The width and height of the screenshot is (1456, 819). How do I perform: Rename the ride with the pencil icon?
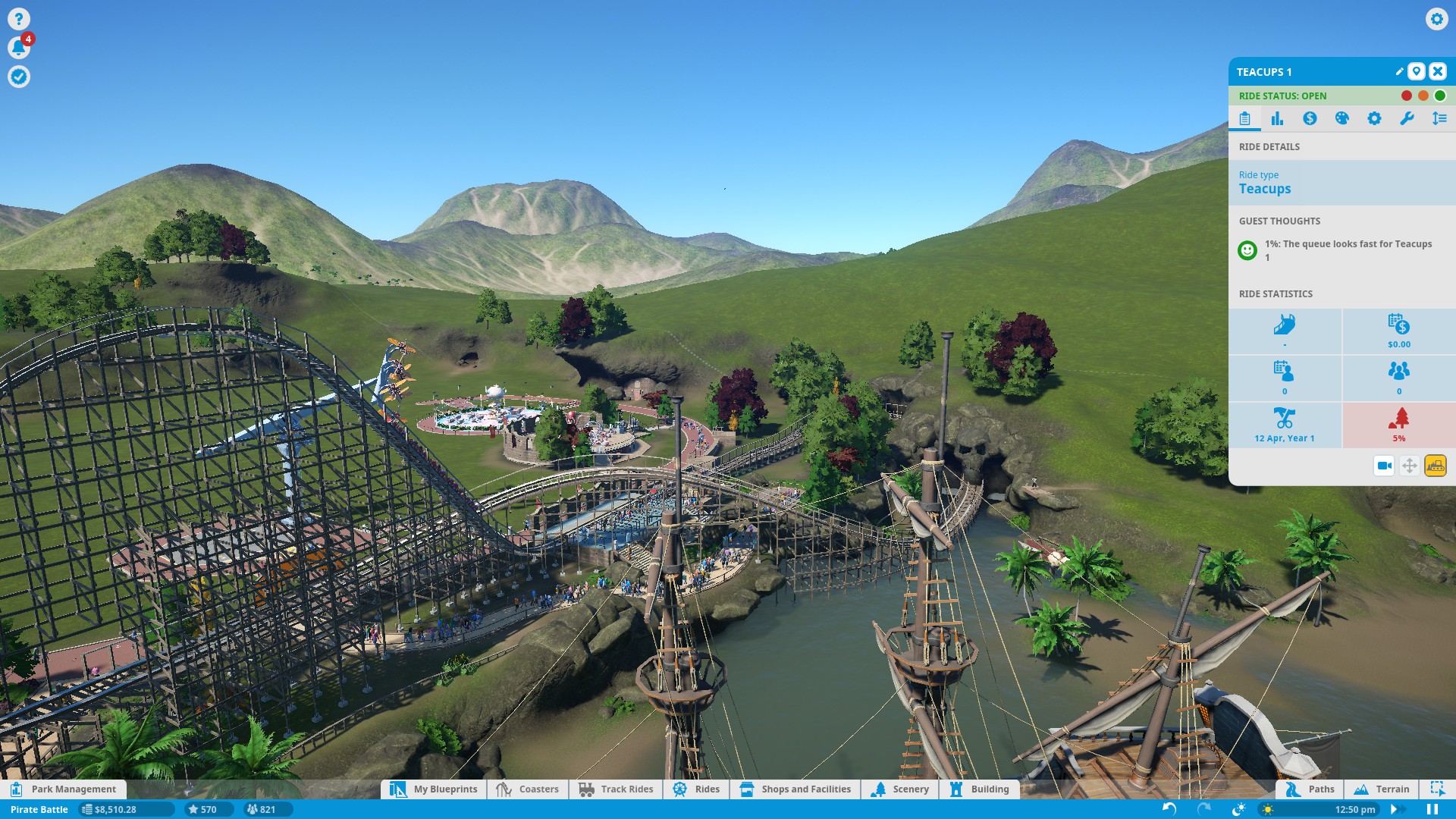click(x=1399, y=71)
